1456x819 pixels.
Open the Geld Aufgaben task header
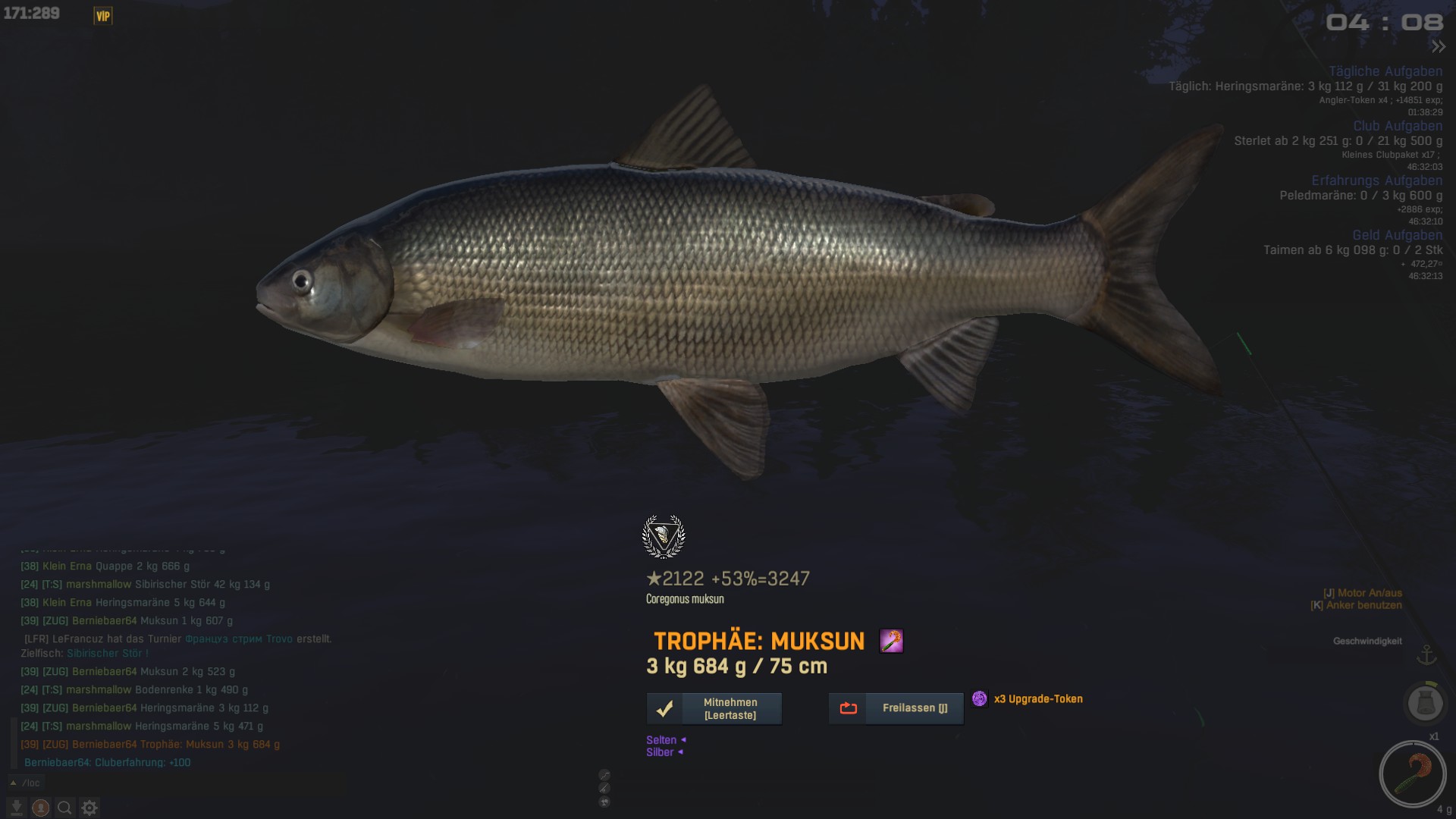(1397, 235)
